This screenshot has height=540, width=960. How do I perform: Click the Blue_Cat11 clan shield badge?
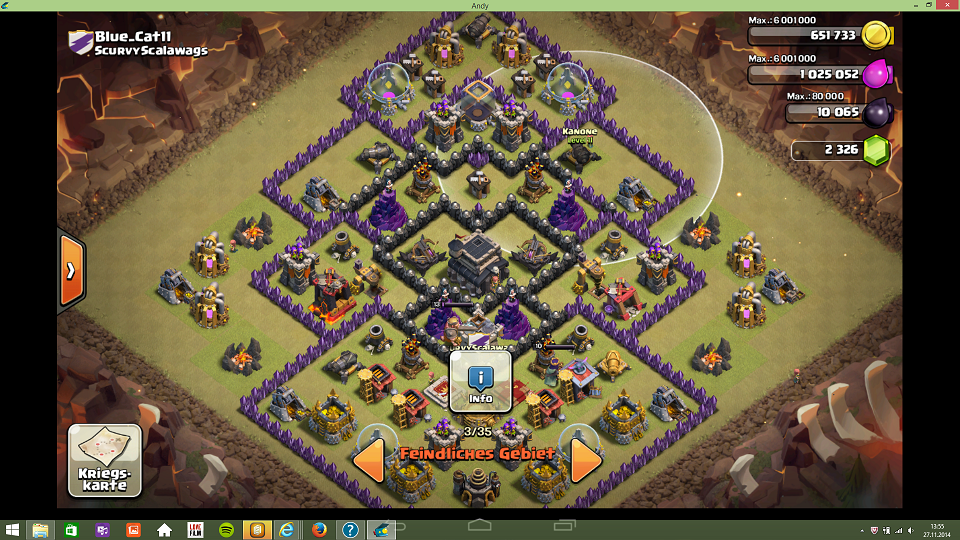point(80,42)
